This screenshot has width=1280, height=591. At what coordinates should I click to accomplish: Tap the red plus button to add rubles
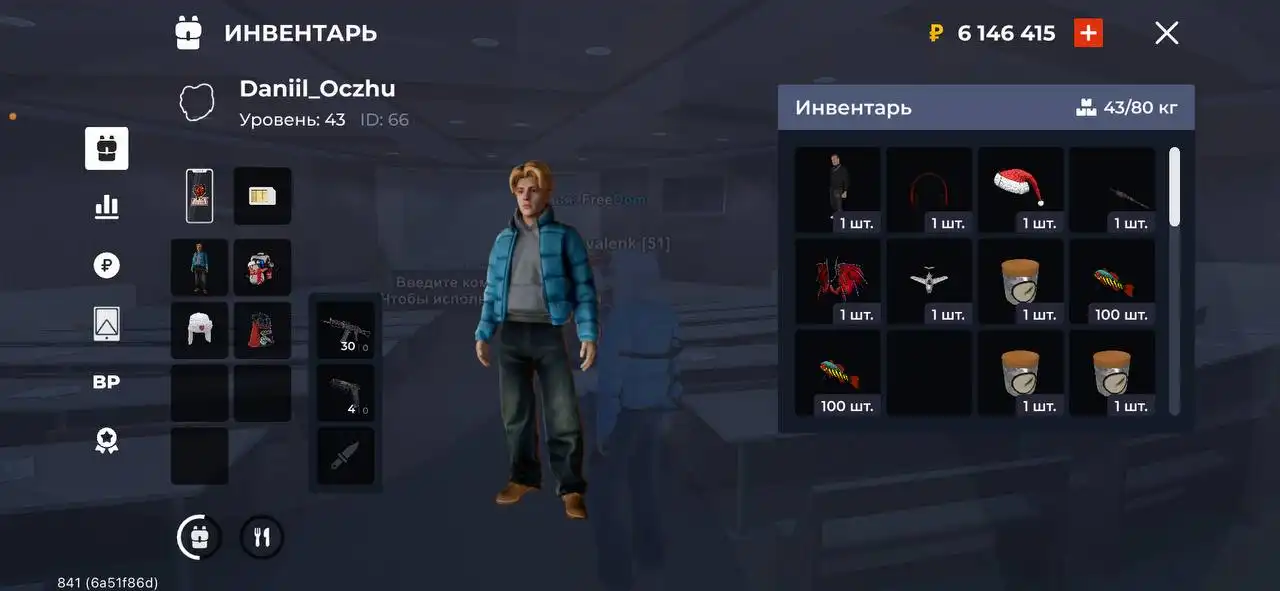(1088, 33)
